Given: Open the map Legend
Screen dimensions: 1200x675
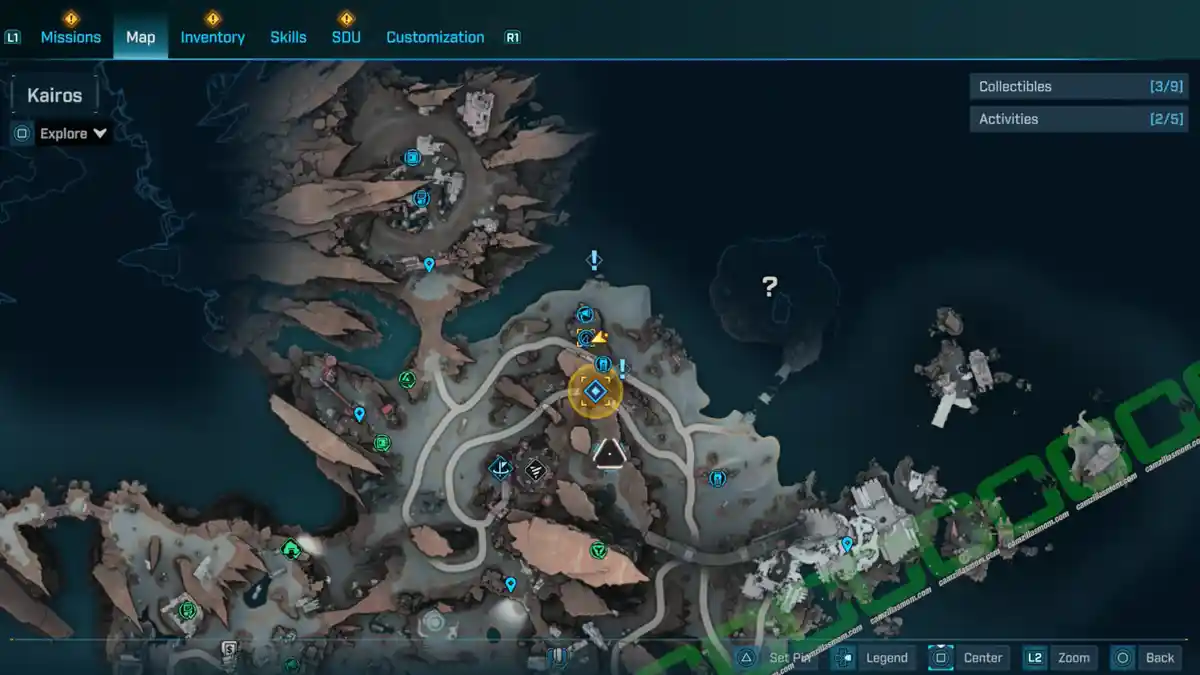Looking at the screenshot, I should (874, 657).
